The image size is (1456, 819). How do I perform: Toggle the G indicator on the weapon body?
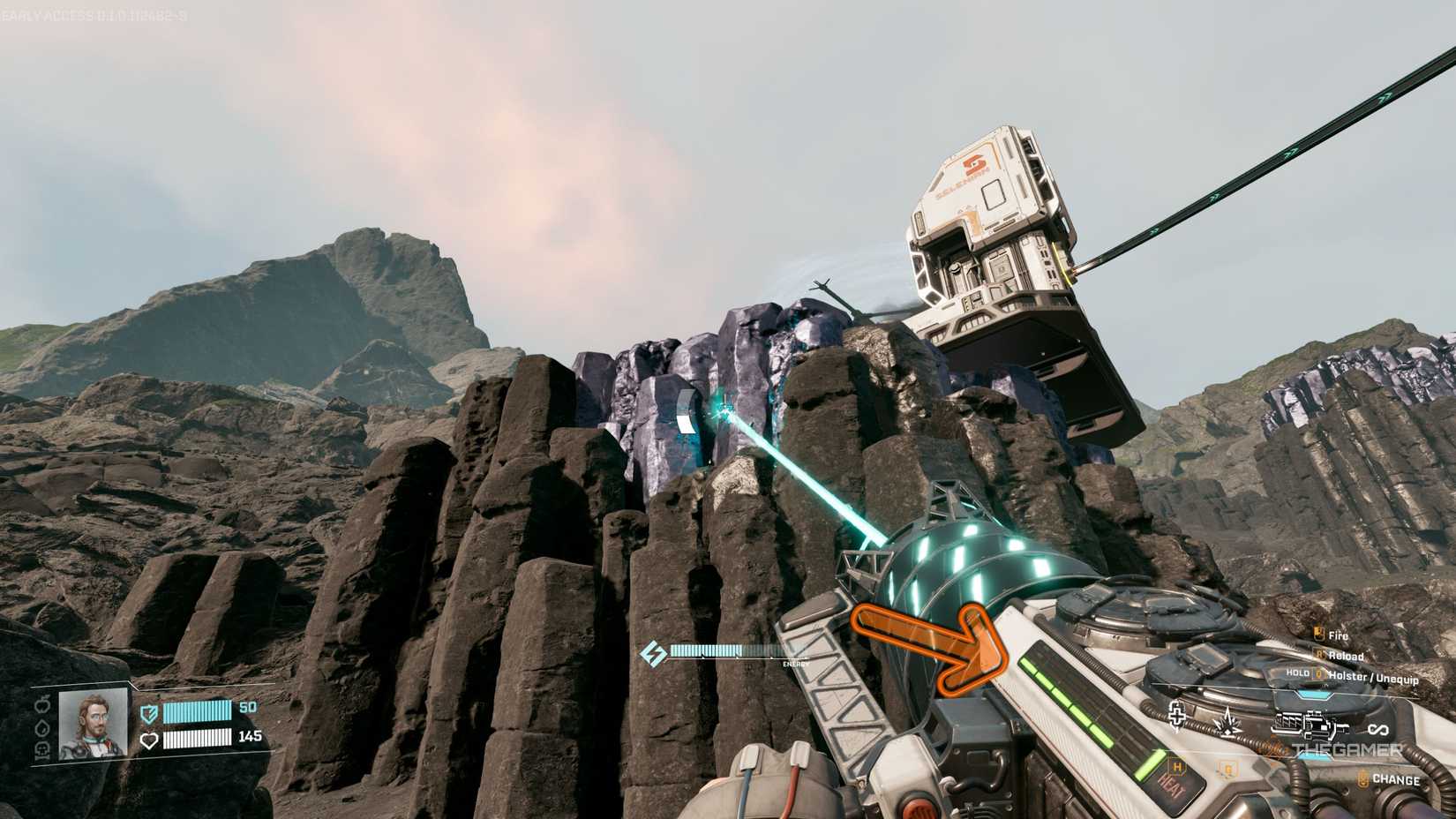[x=1227, y=769]
